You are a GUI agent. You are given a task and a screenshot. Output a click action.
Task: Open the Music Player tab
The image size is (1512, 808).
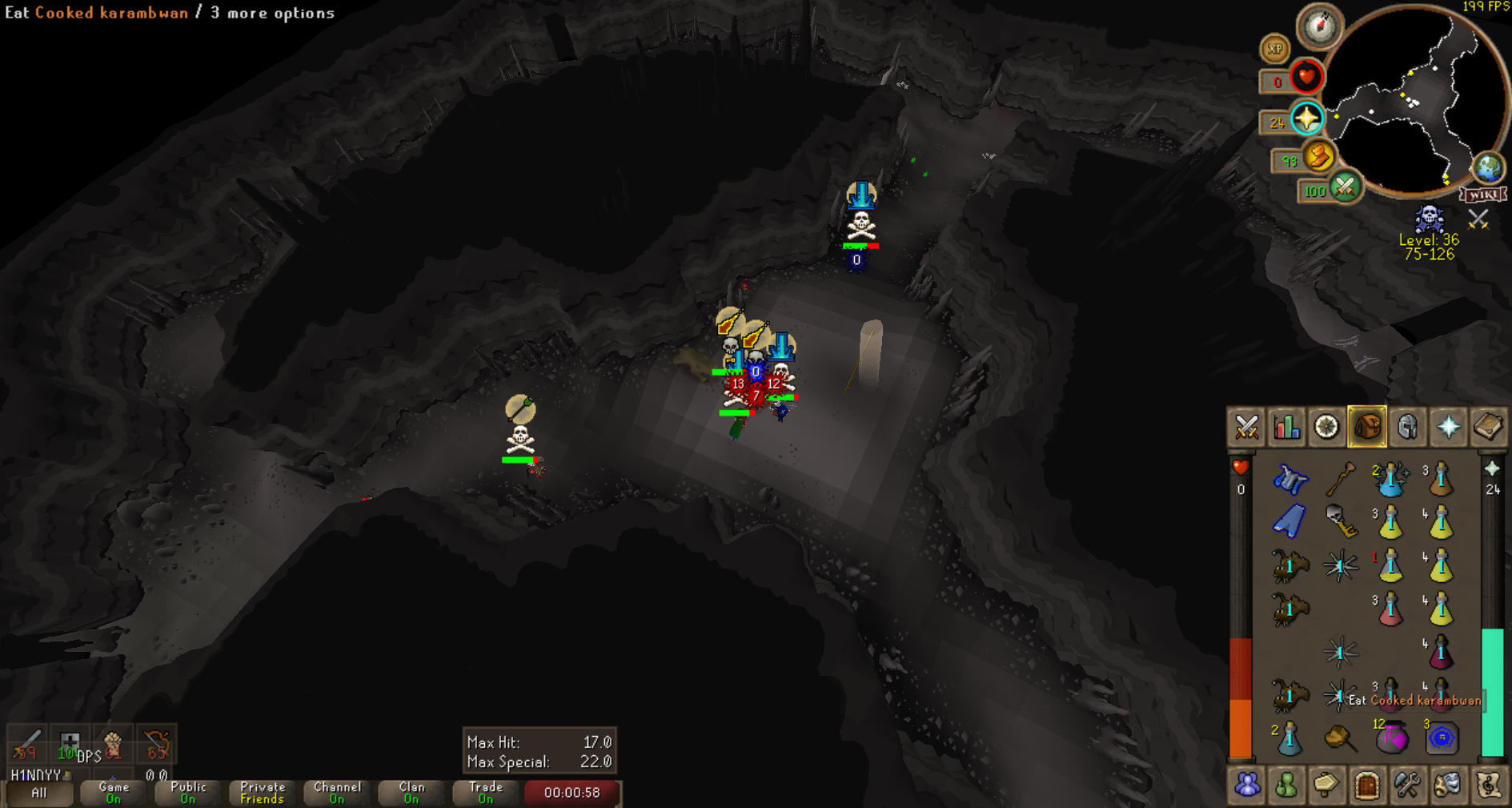coord(1488,786)
